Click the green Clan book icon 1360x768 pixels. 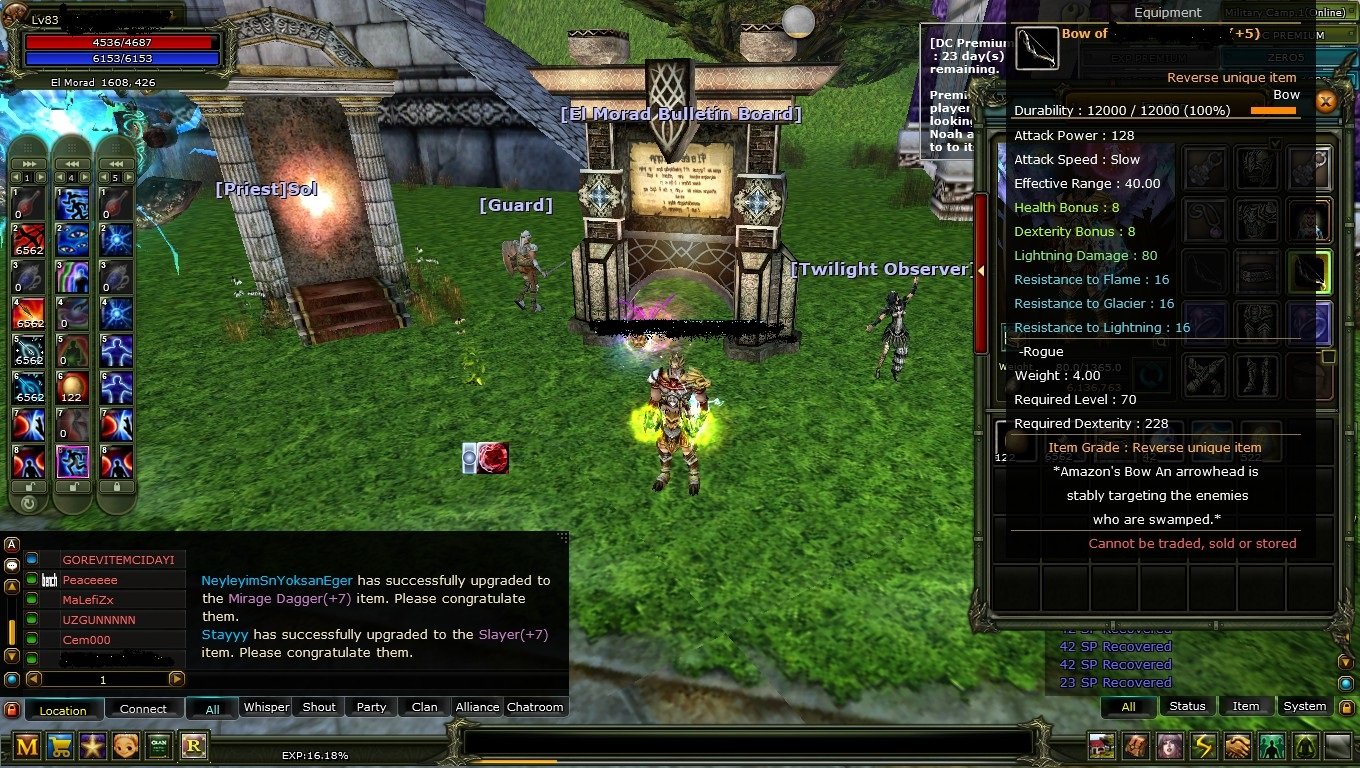pyautogui.click(x=159, y=746)
